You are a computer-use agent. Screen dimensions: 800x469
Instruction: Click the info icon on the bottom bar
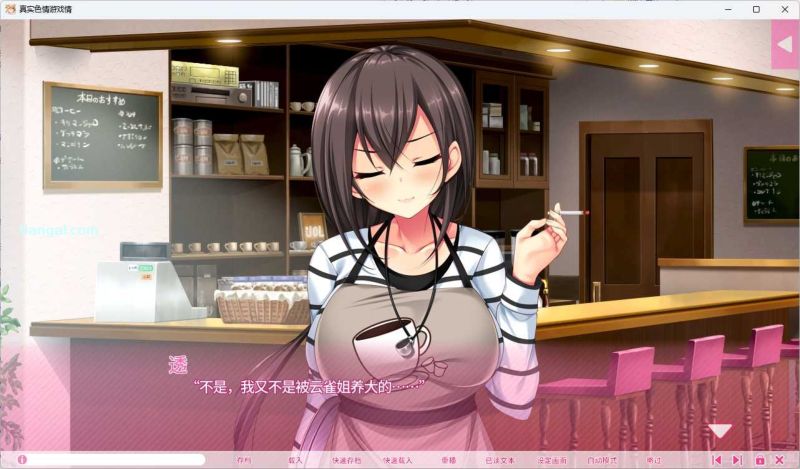point(22,460)
